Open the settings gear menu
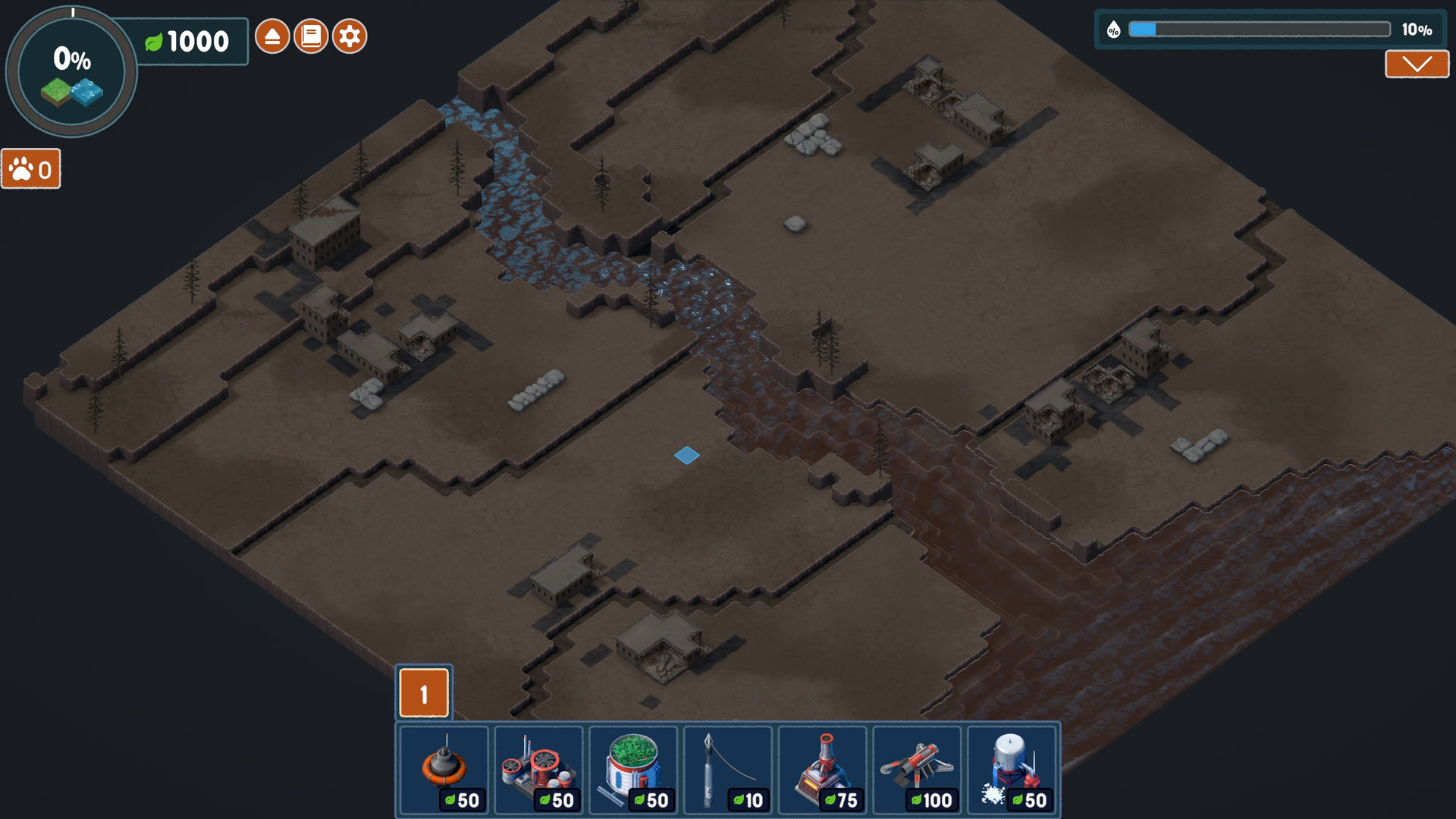1456x819 pixels. (x=350, y=36)
